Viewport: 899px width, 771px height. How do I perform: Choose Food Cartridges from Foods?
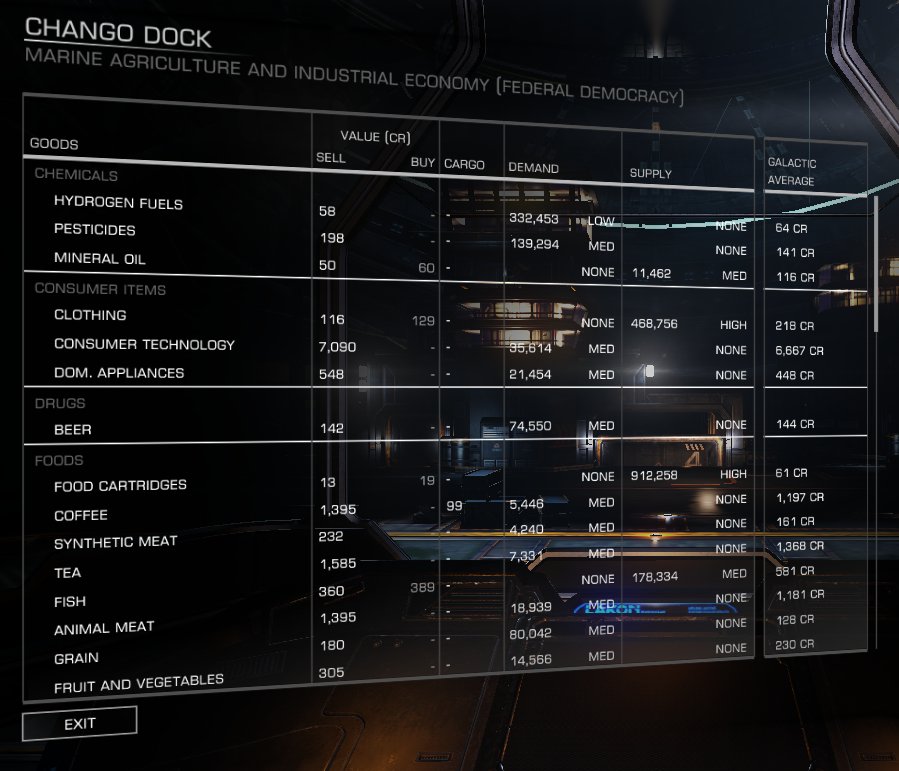click(120, 486)
